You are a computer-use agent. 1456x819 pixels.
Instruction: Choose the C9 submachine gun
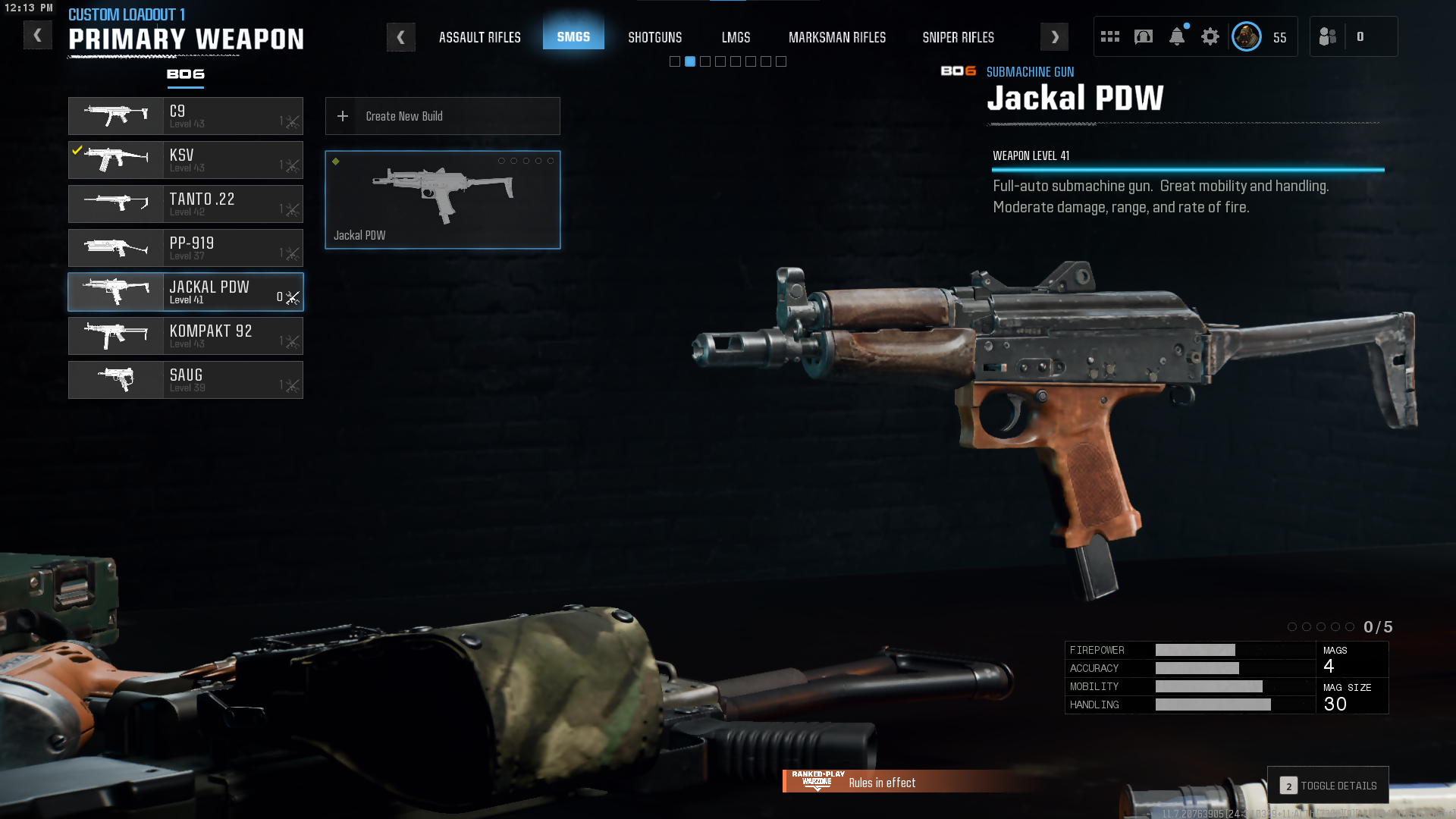tap(186, 116)
